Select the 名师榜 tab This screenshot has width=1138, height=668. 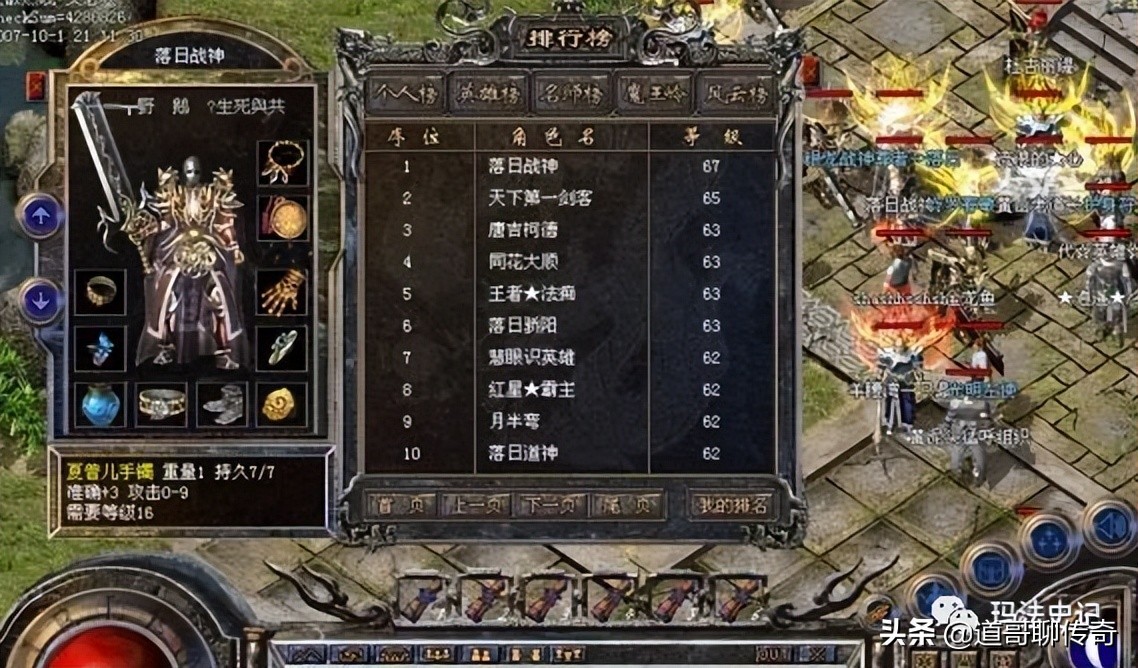571,93
